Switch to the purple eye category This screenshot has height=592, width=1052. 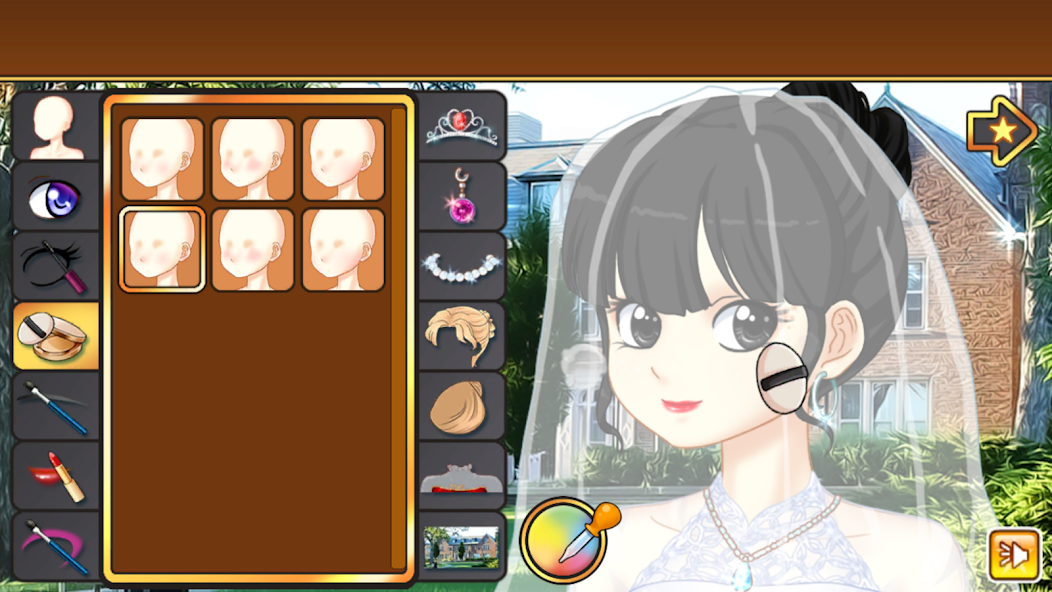56,197
